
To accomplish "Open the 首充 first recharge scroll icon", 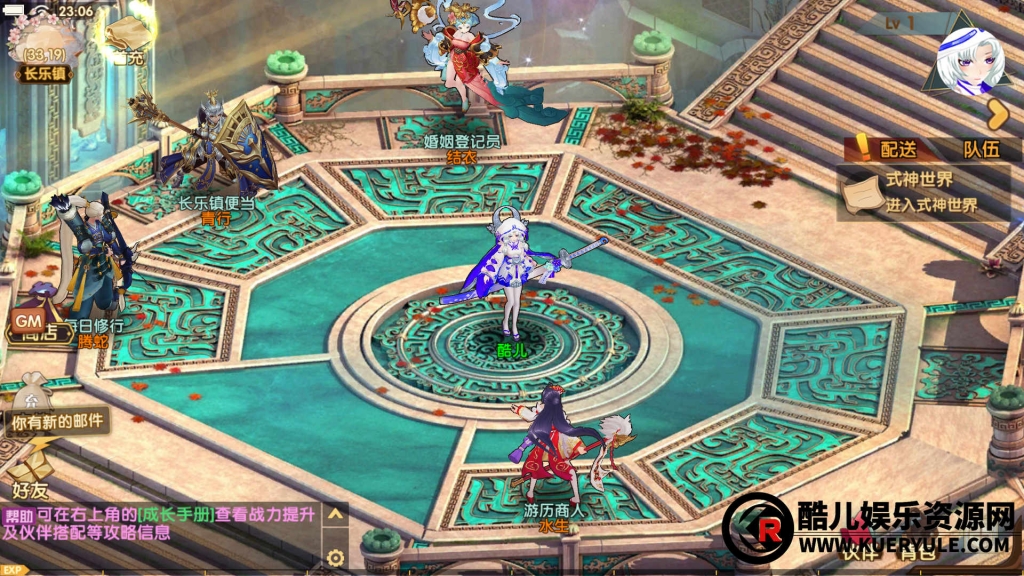I will [x=124, y=42].
